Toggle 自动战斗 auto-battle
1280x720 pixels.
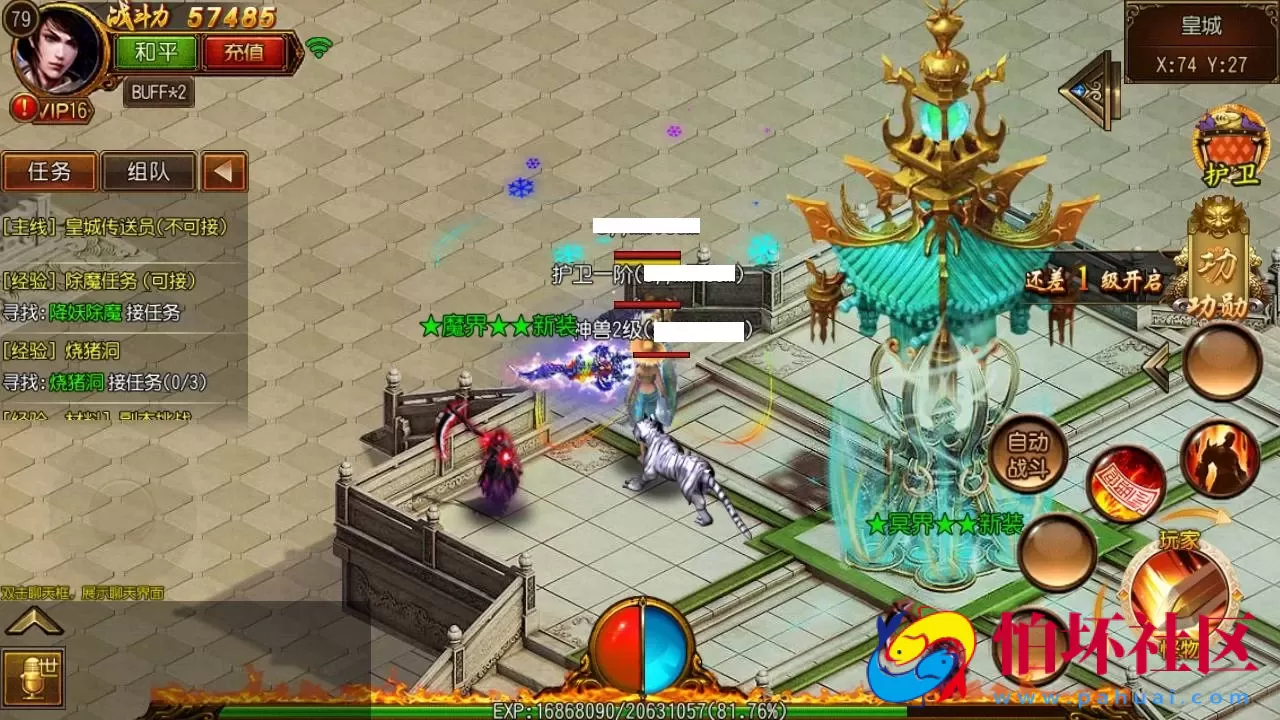[1025, 455]
